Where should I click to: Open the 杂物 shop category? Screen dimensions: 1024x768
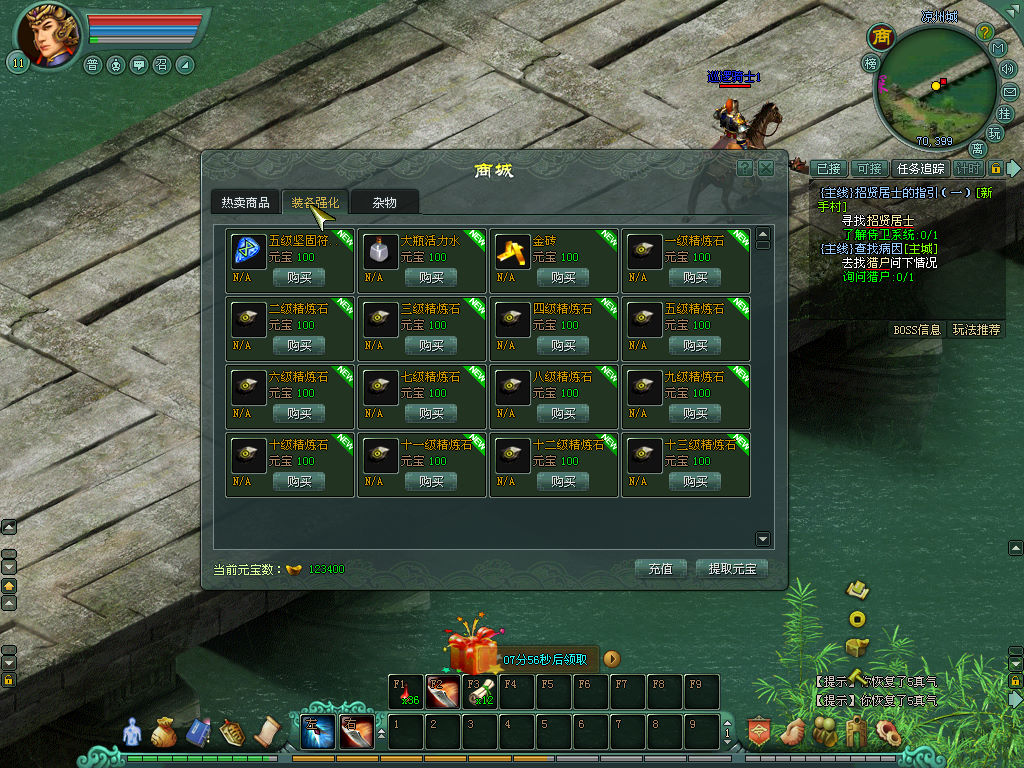[384, 202]
